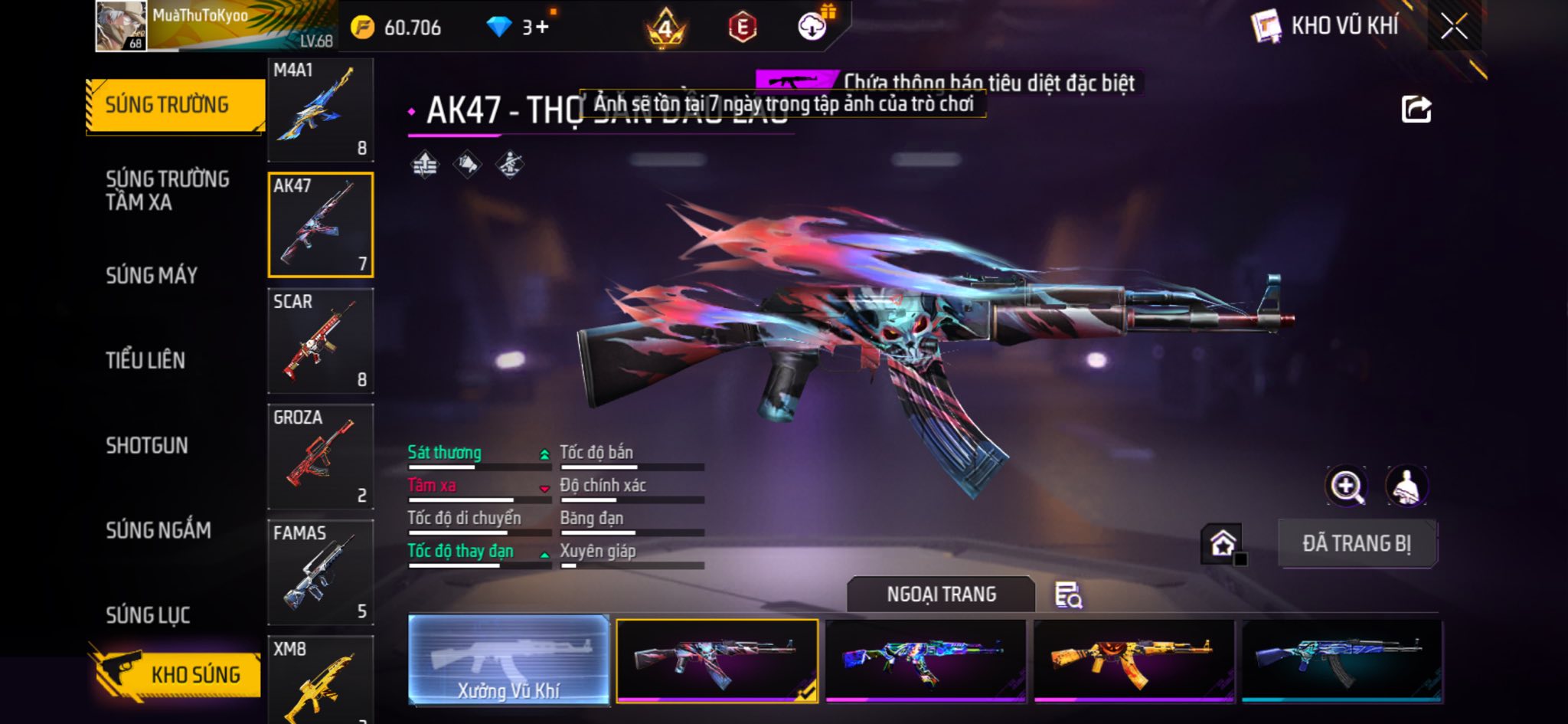Select the orange pumpkin AK47 skin
1568x724 pixels.
tap(1133, 660)
